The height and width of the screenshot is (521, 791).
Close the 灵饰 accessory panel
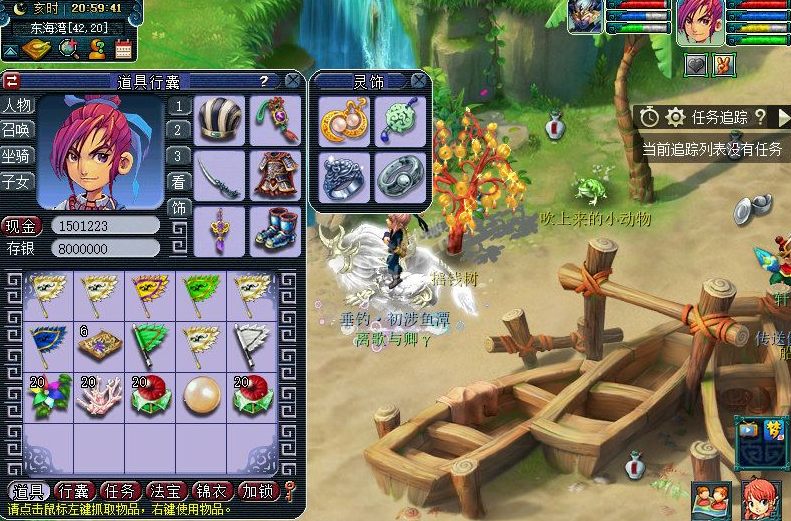click(419, 80)
